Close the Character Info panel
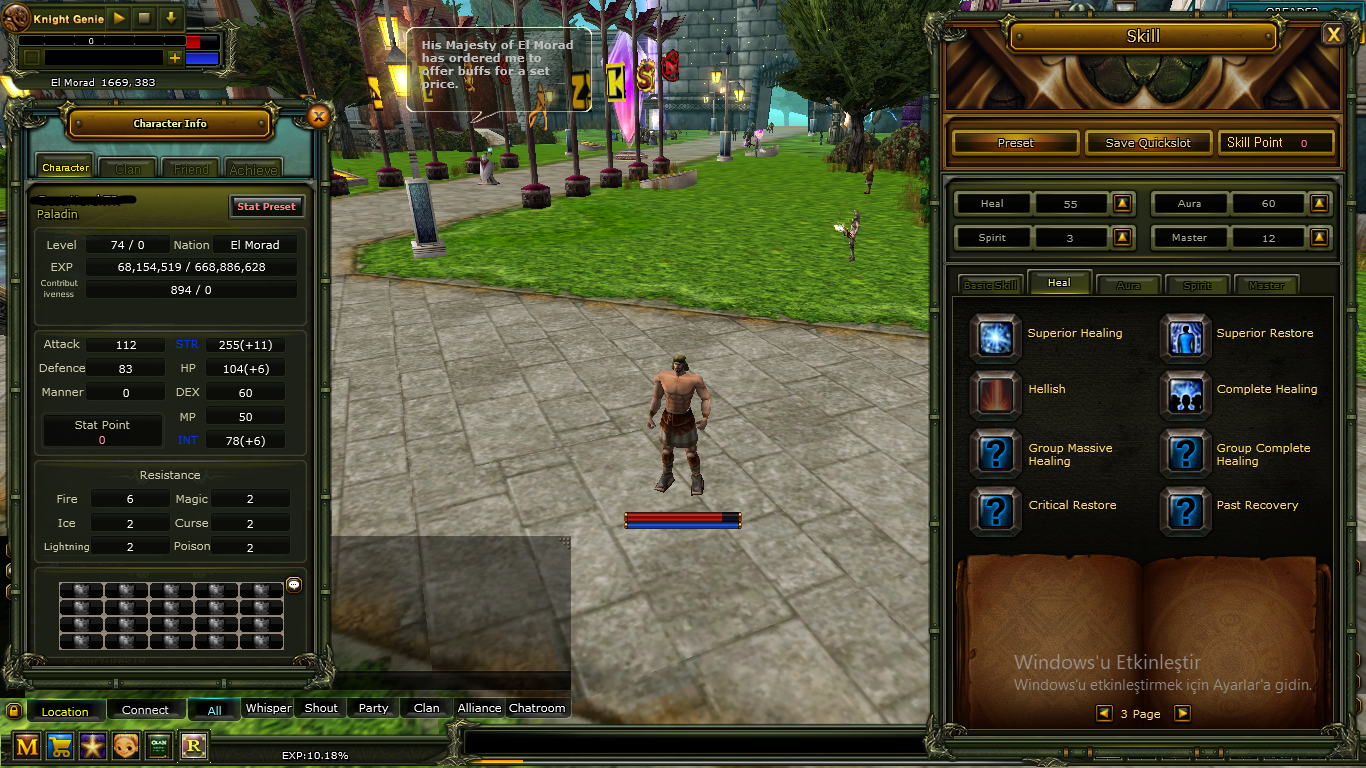This screenshot has height=768, width=1366. pyautogui.click(x=318, y=116)
